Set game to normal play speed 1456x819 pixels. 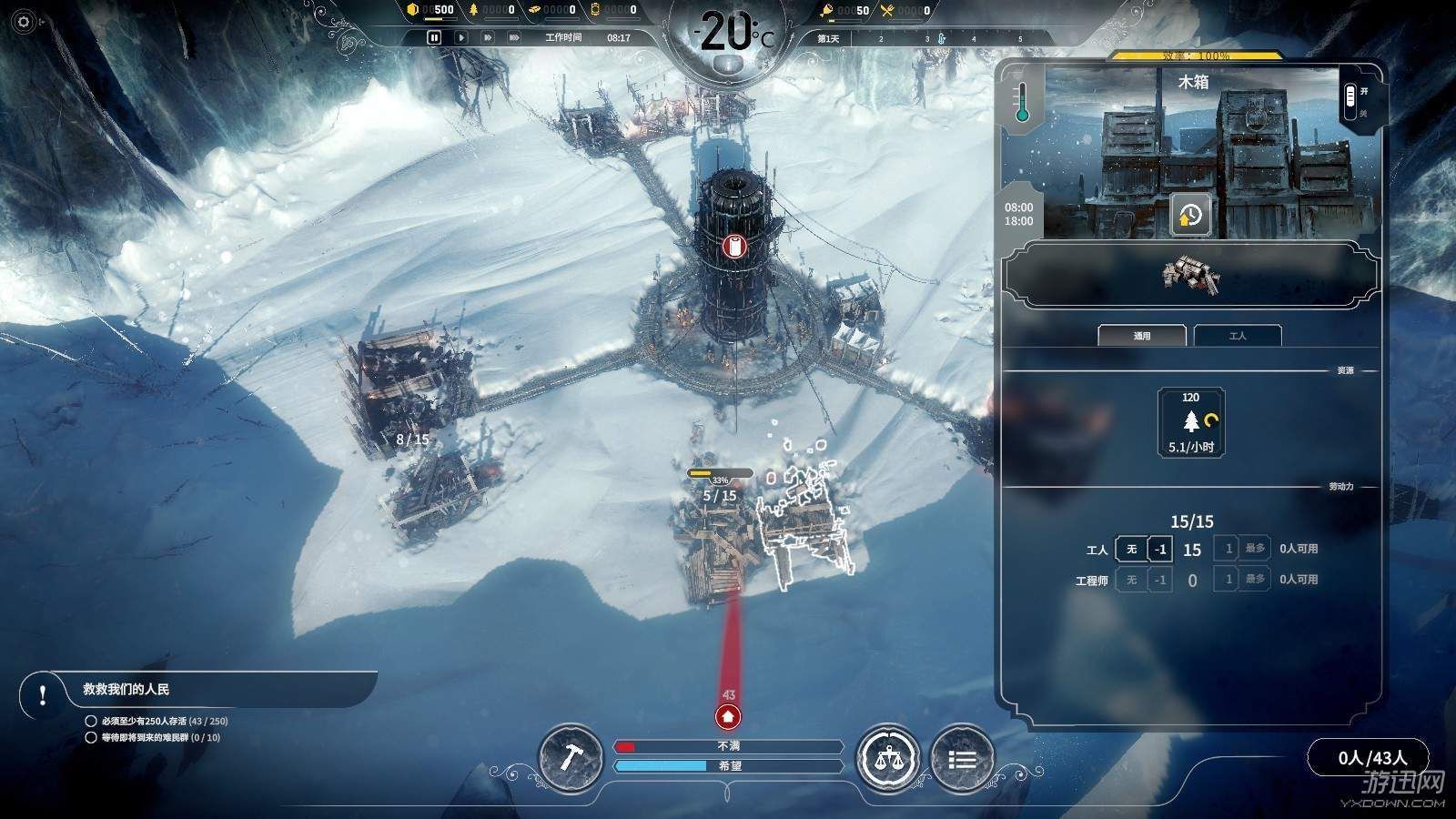[x=461, y=37]
